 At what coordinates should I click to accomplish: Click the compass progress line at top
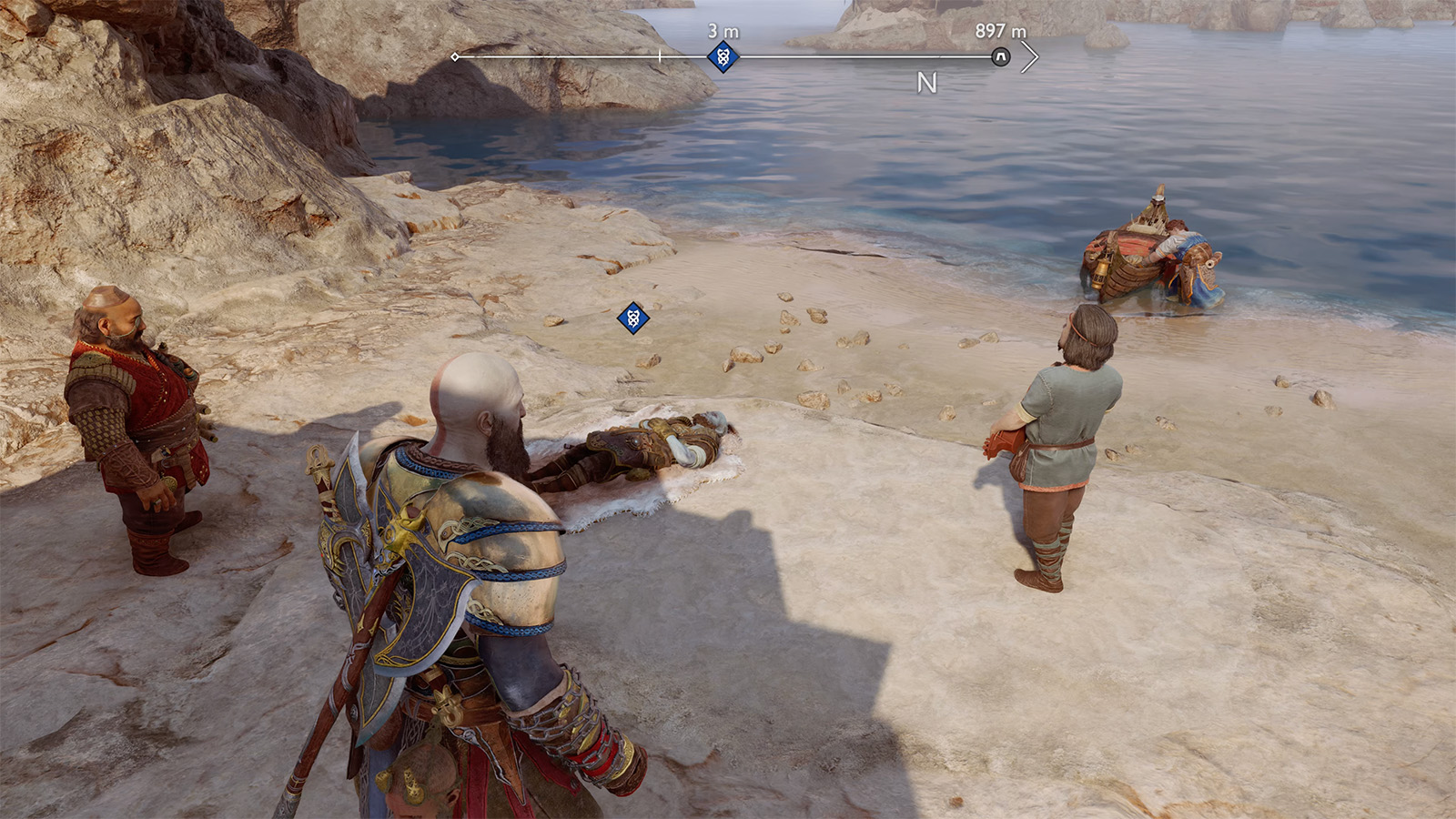pos(819,56)
